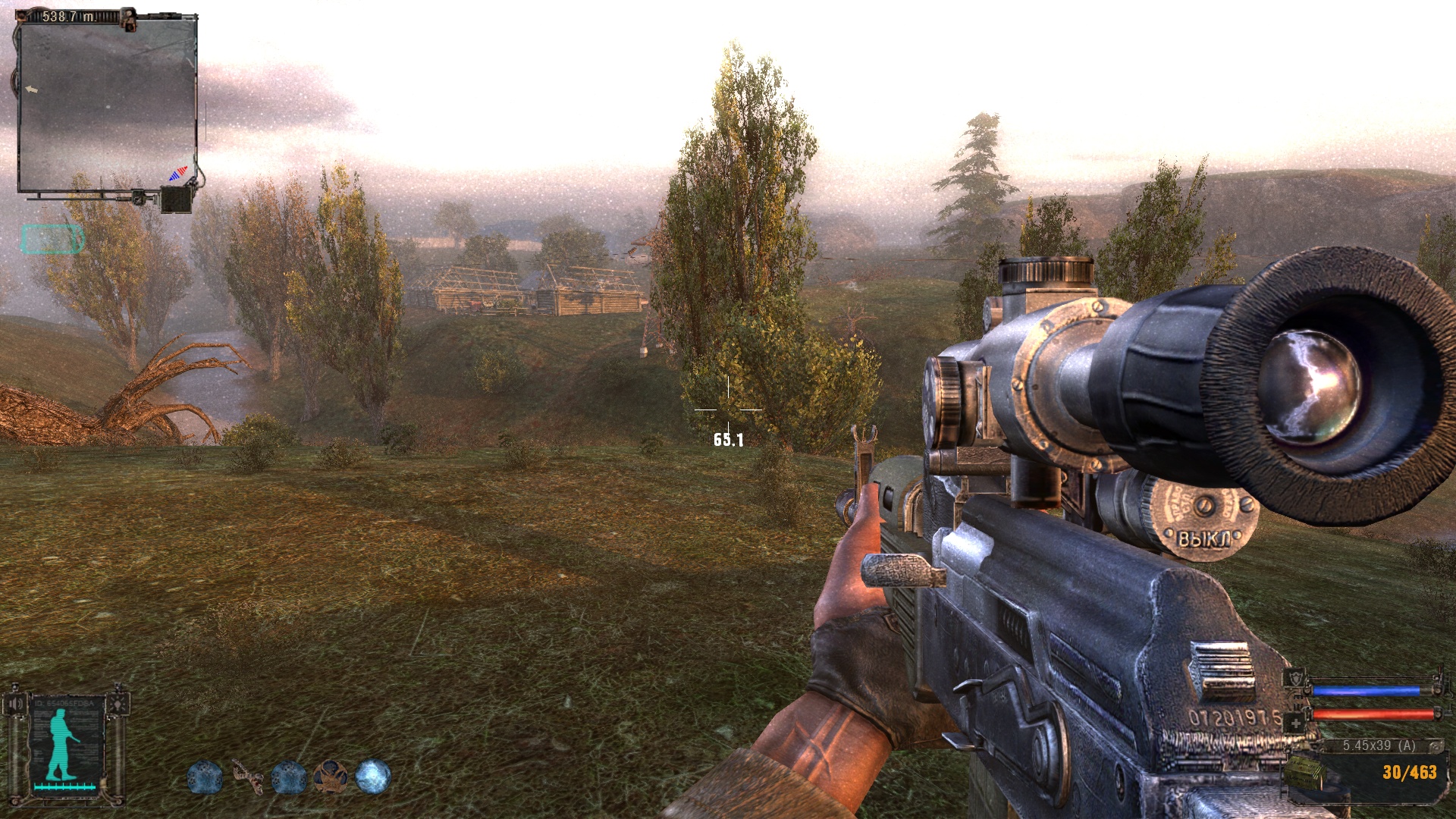Click the speaker noise indicator icon

coord(16,704)
